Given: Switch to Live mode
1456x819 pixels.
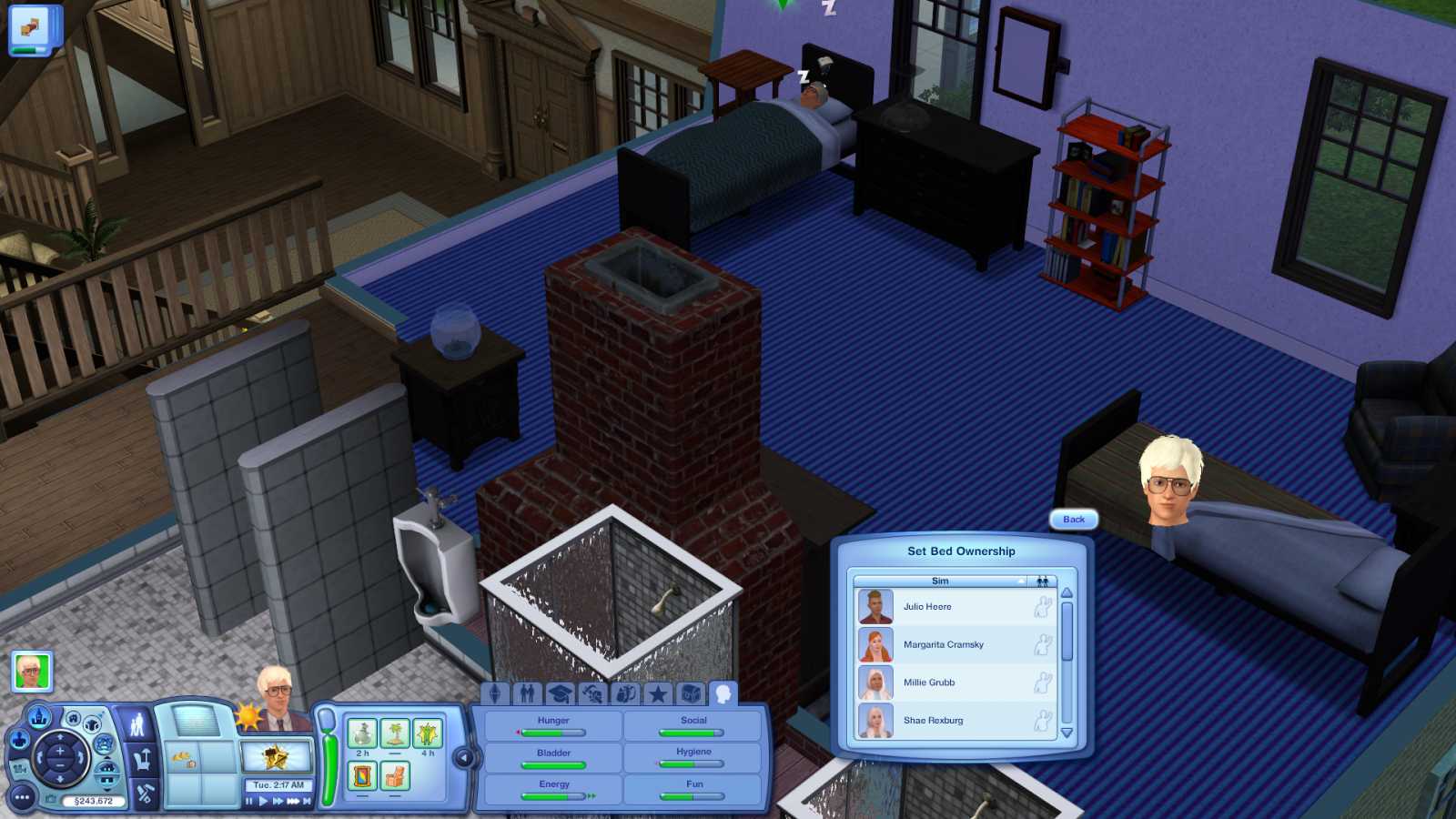Looking at the screenshot, I should pos(137,725).
